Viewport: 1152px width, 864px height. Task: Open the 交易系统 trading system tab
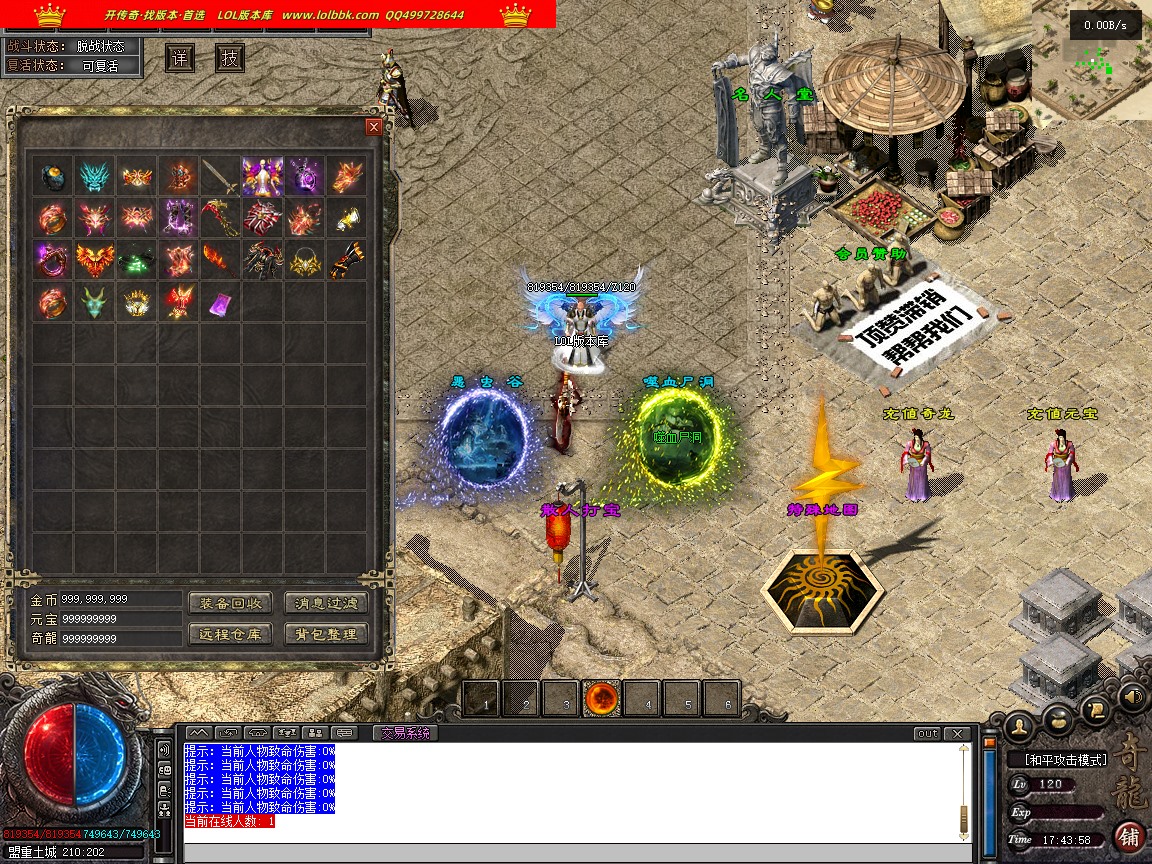(x=404, y=733)
